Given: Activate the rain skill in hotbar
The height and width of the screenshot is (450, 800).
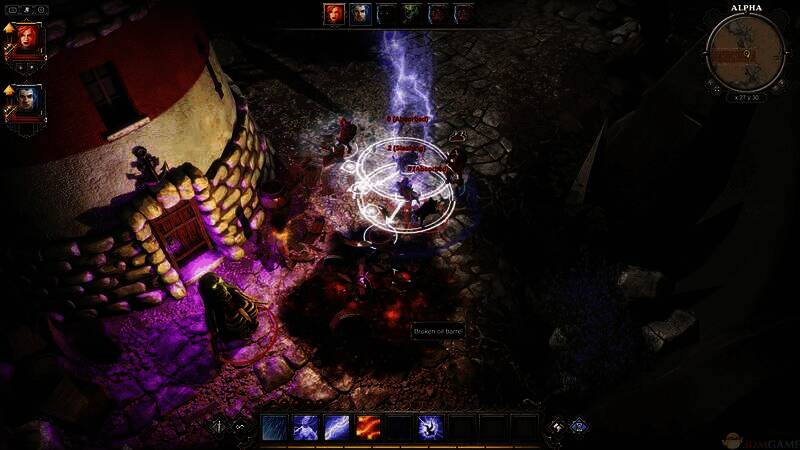Looking at the screenshot, I should (x=273, y=428).
